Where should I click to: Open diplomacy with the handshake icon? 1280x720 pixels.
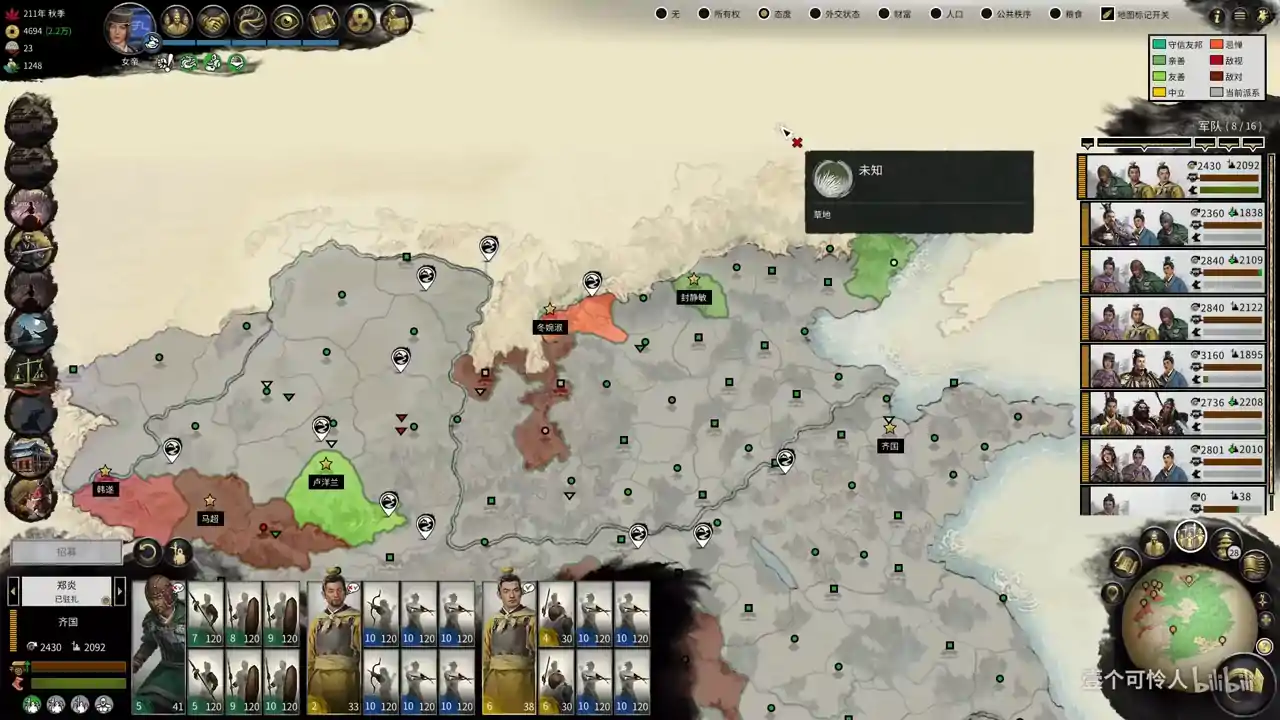pos(213,20)
